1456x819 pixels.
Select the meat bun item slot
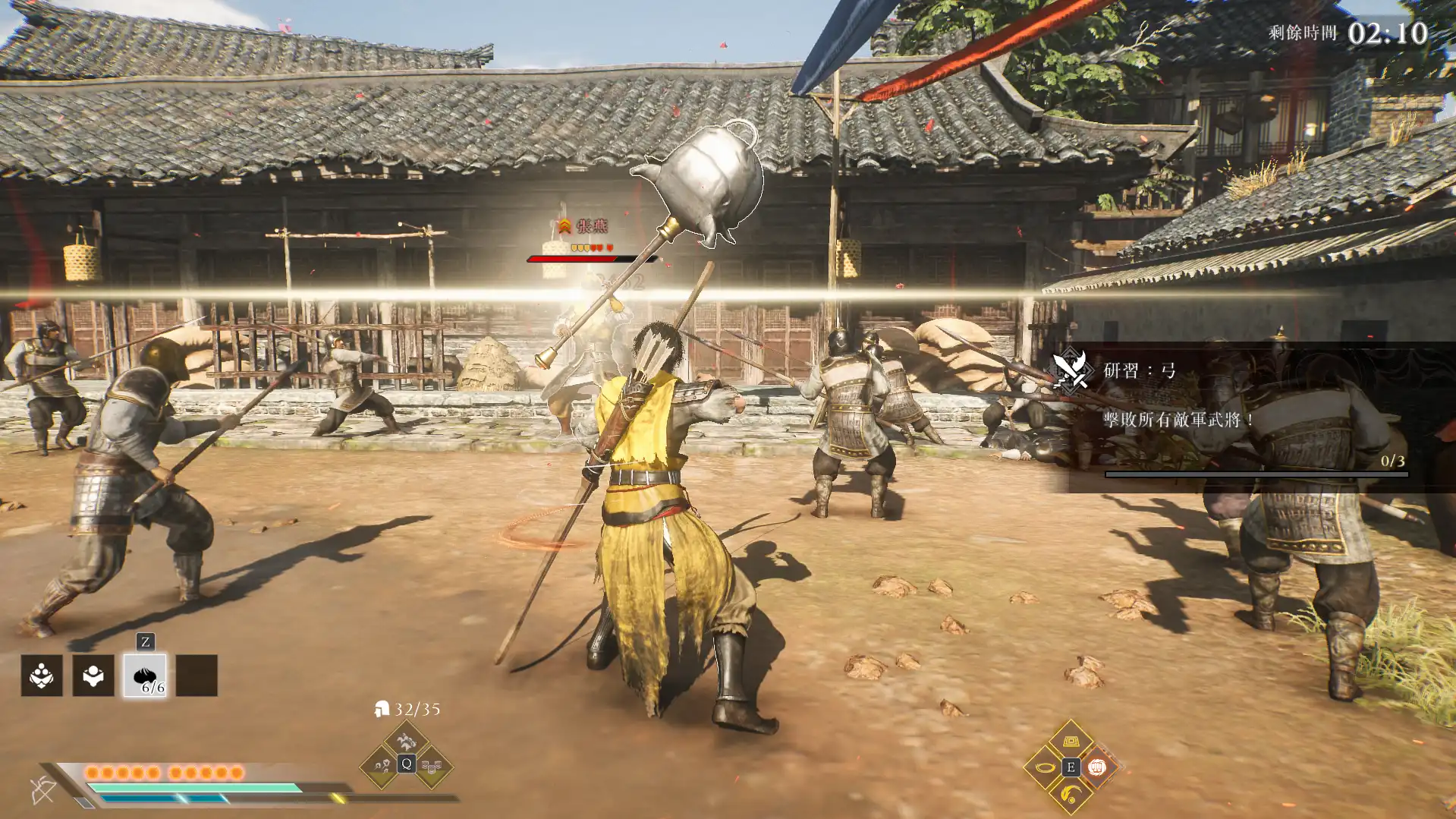tap(145, 676)
